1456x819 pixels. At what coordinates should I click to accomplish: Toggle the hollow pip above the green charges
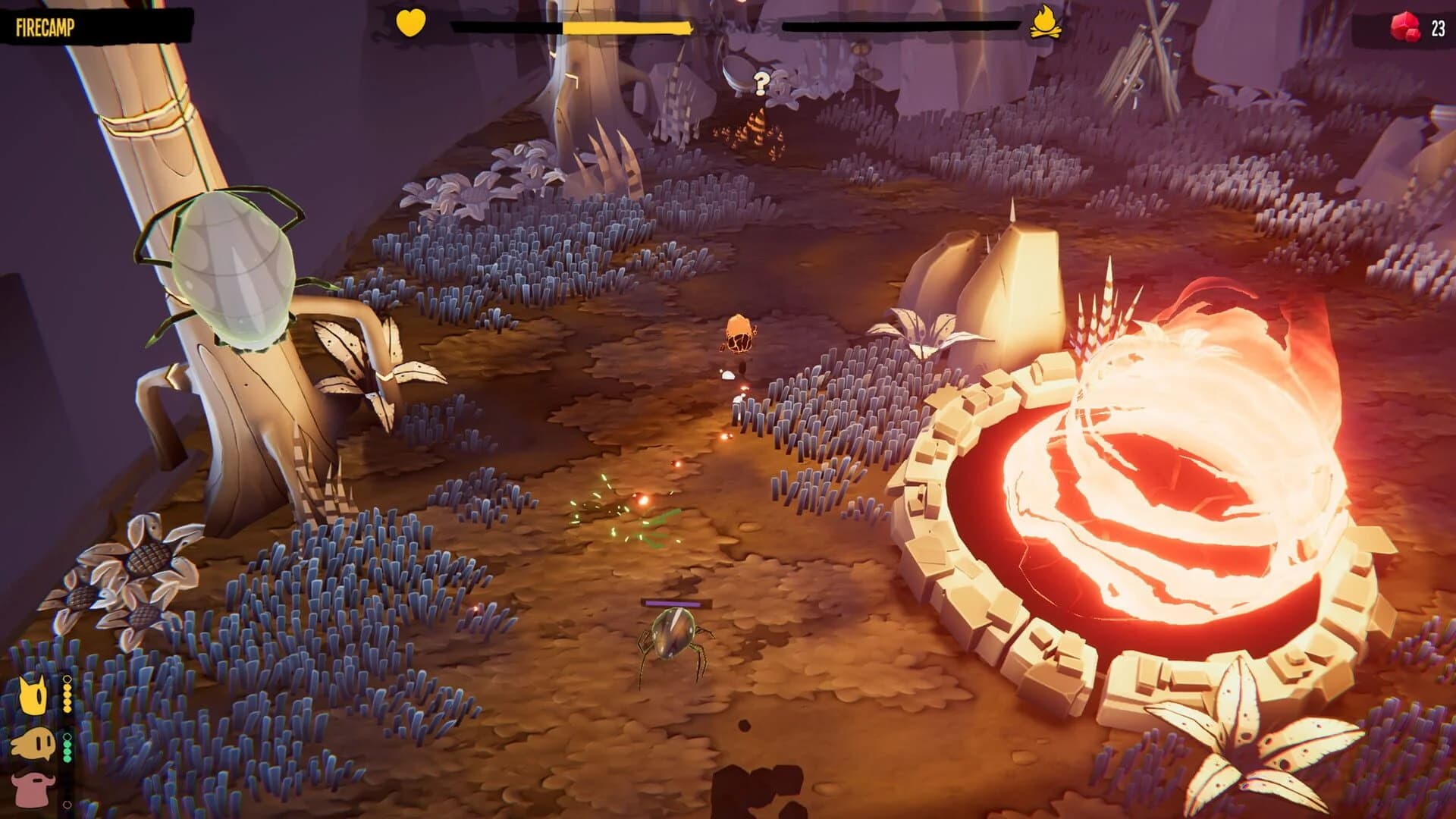click(67, 736)
